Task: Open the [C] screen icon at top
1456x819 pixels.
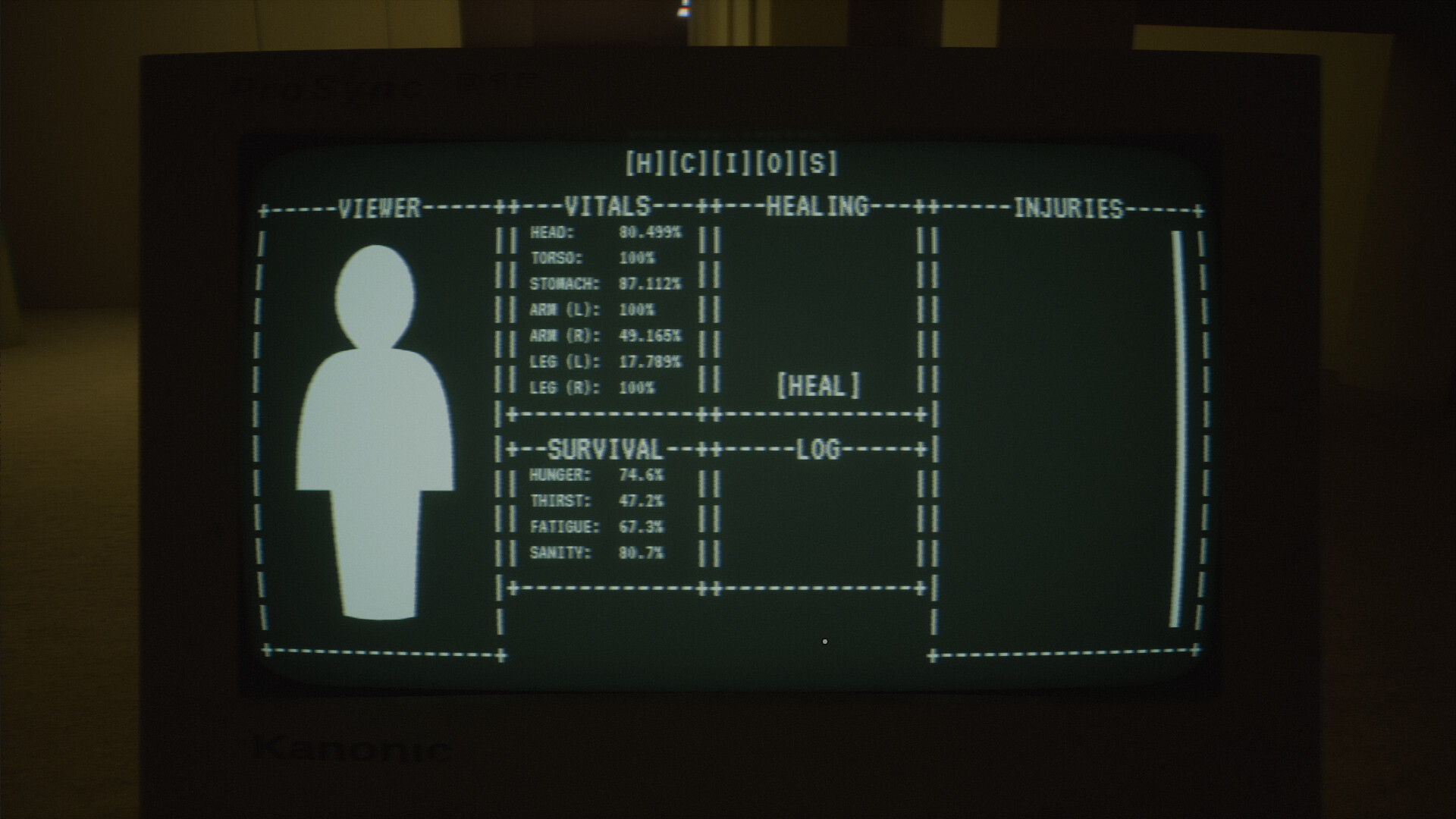Action: tap(687, 162)
